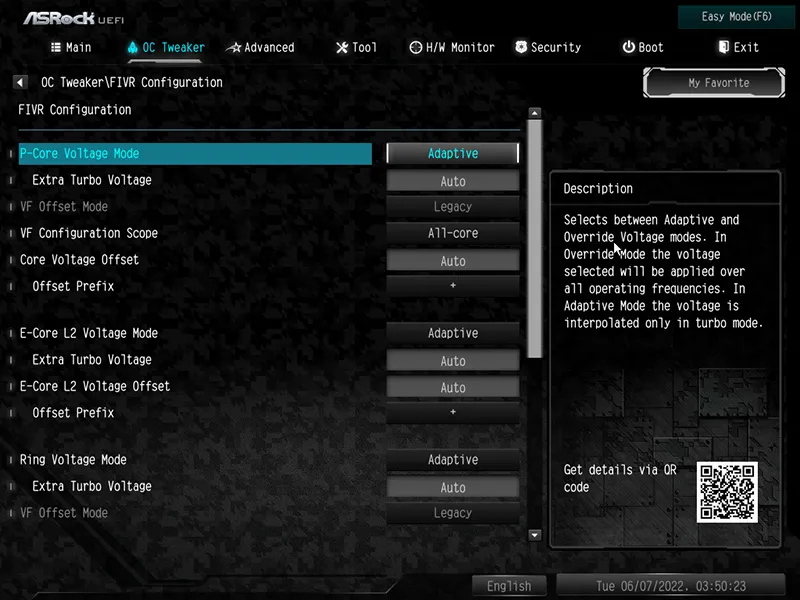Click the back arrow beside the breadcrumb

tap(20, 82)
